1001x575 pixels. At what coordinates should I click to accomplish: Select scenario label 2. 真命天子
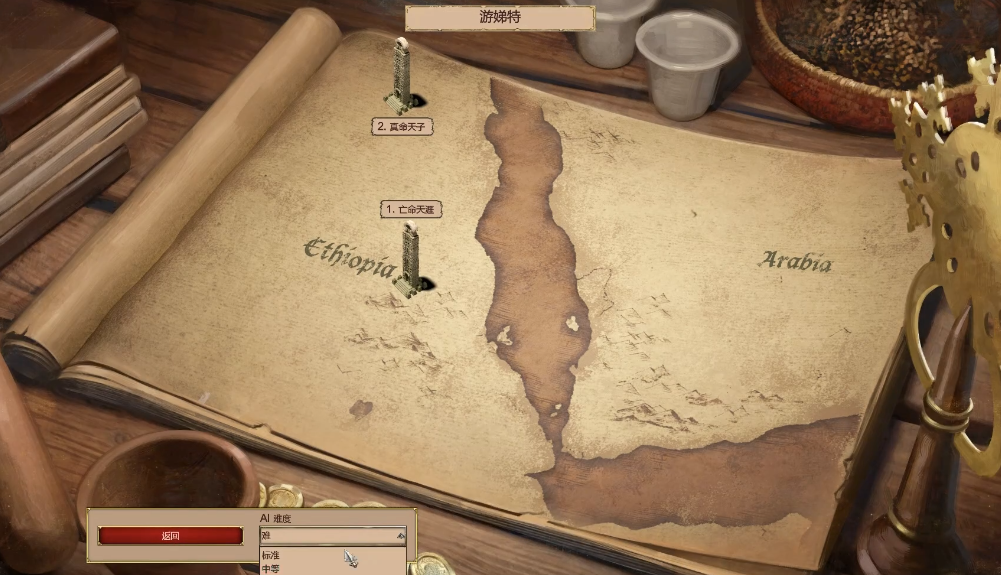click(402, 127)
